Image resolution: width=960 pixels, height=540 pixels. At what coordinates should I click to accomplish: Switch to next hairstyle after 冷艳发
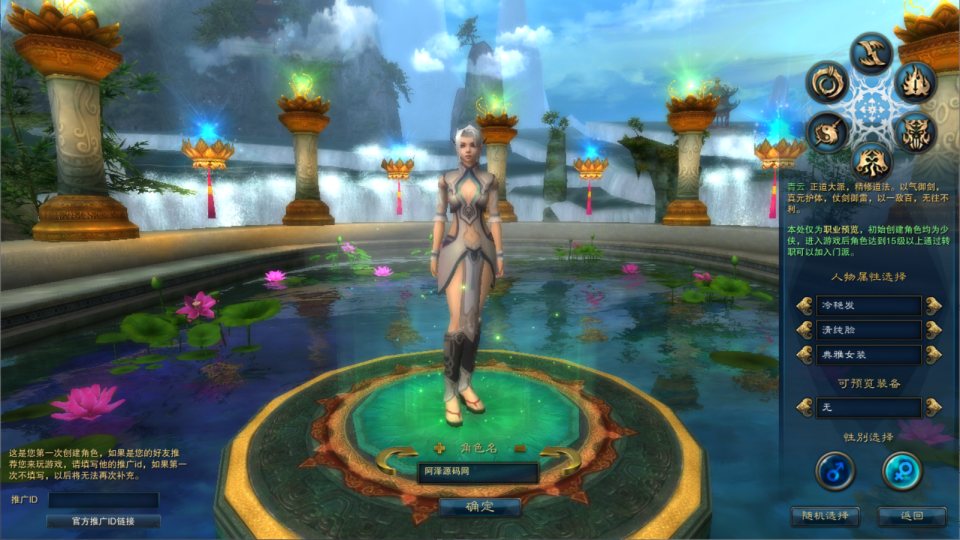(933, 305)
